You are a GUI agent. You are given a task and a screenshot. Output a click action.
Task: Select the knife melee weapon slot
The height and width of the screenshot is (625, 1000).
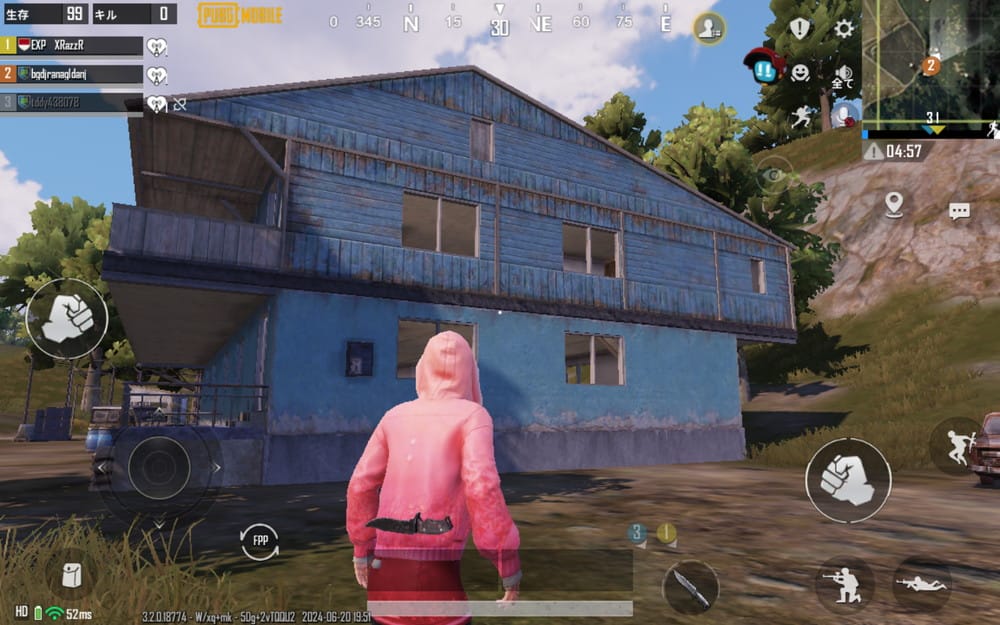(690, 587)
